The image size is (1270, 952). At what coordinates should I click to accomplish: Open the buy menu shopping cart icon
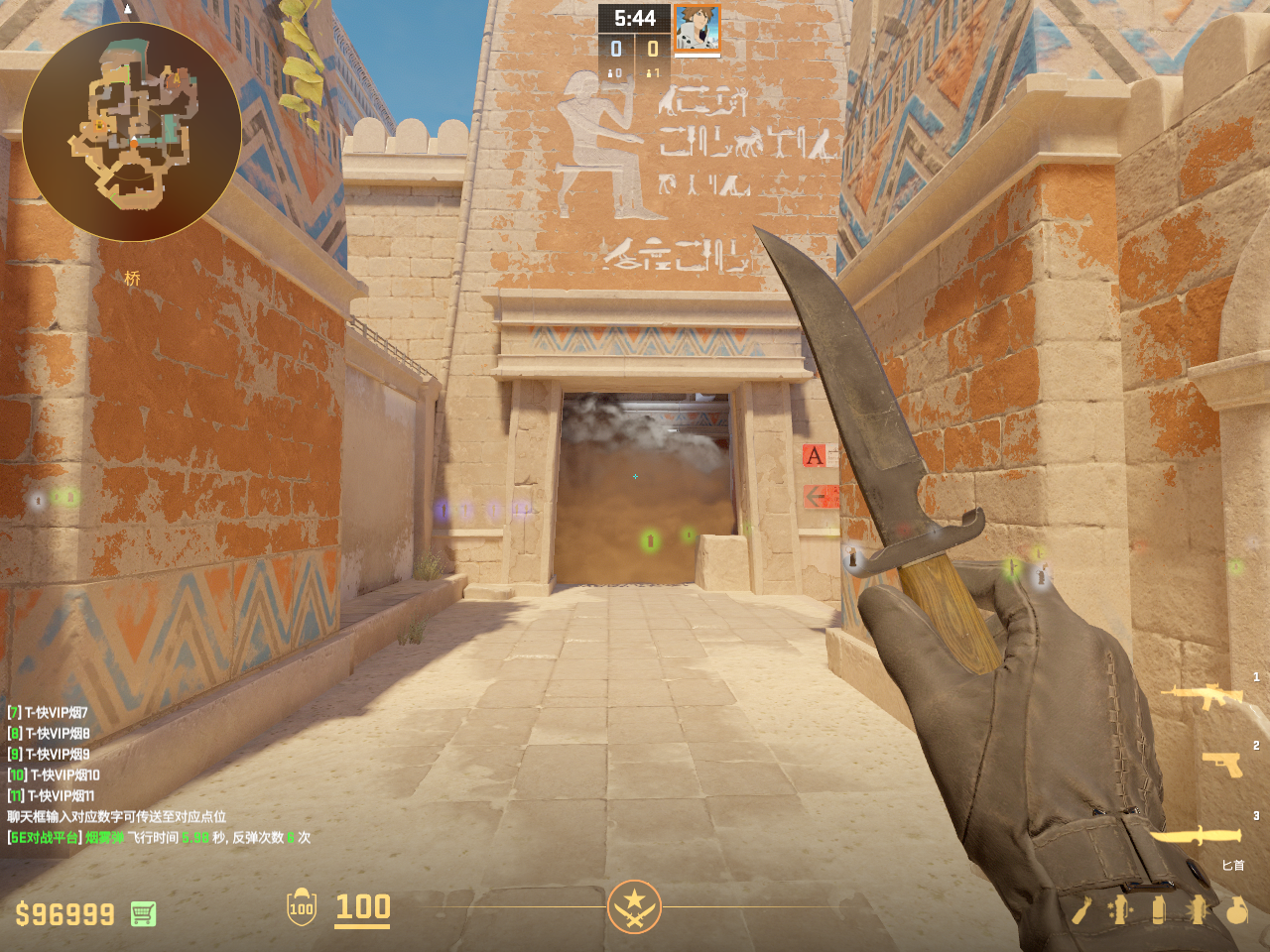(x=143, y=913)
